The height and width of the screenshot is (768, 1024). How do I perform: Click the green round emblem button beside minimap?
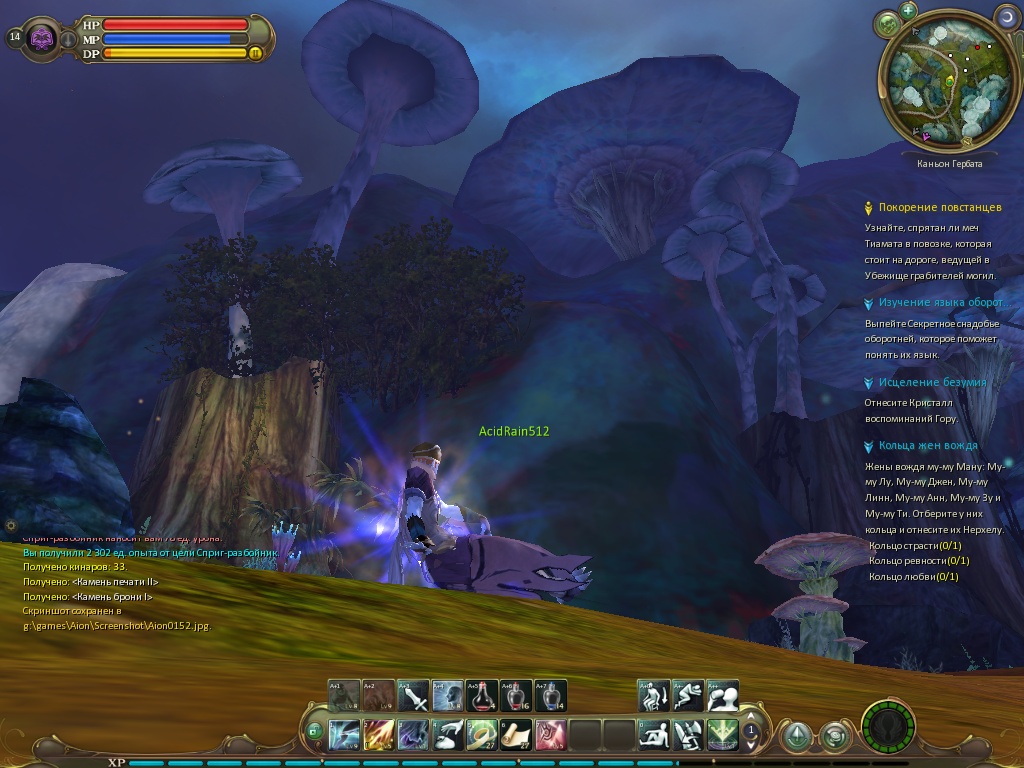point(887,22)
